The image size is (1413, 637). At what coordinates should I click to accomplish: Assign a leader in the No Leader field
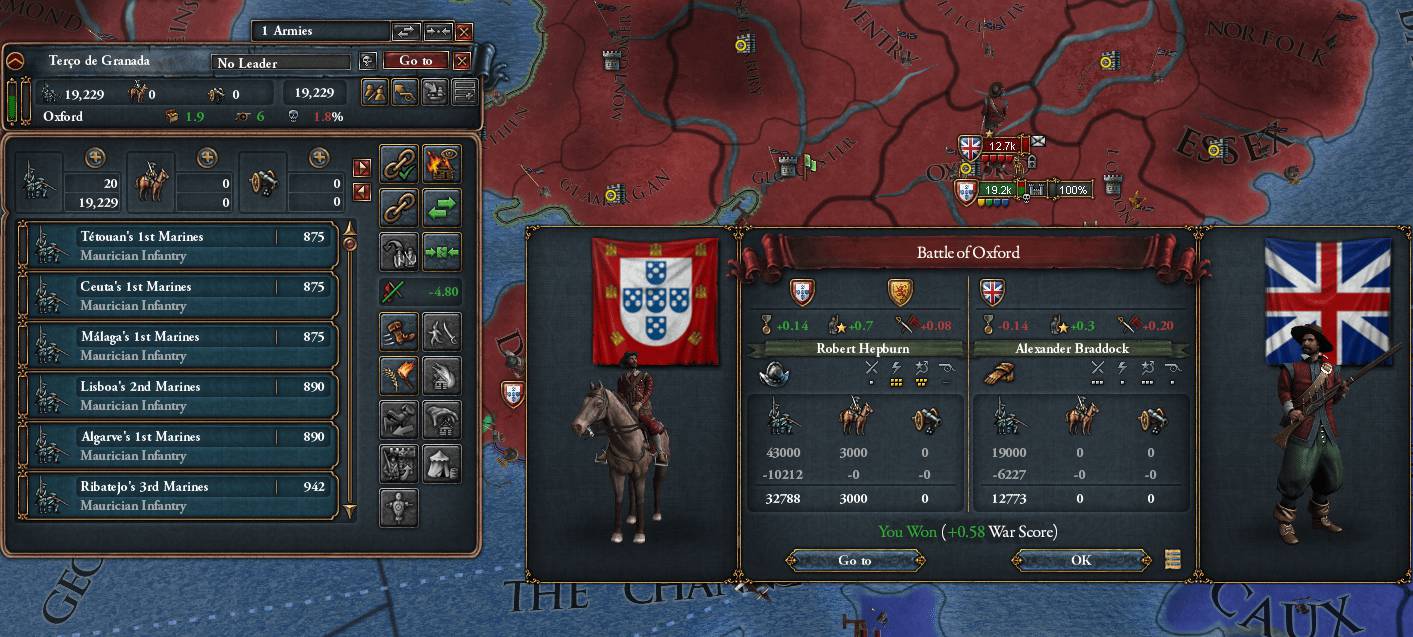point(281,62)
